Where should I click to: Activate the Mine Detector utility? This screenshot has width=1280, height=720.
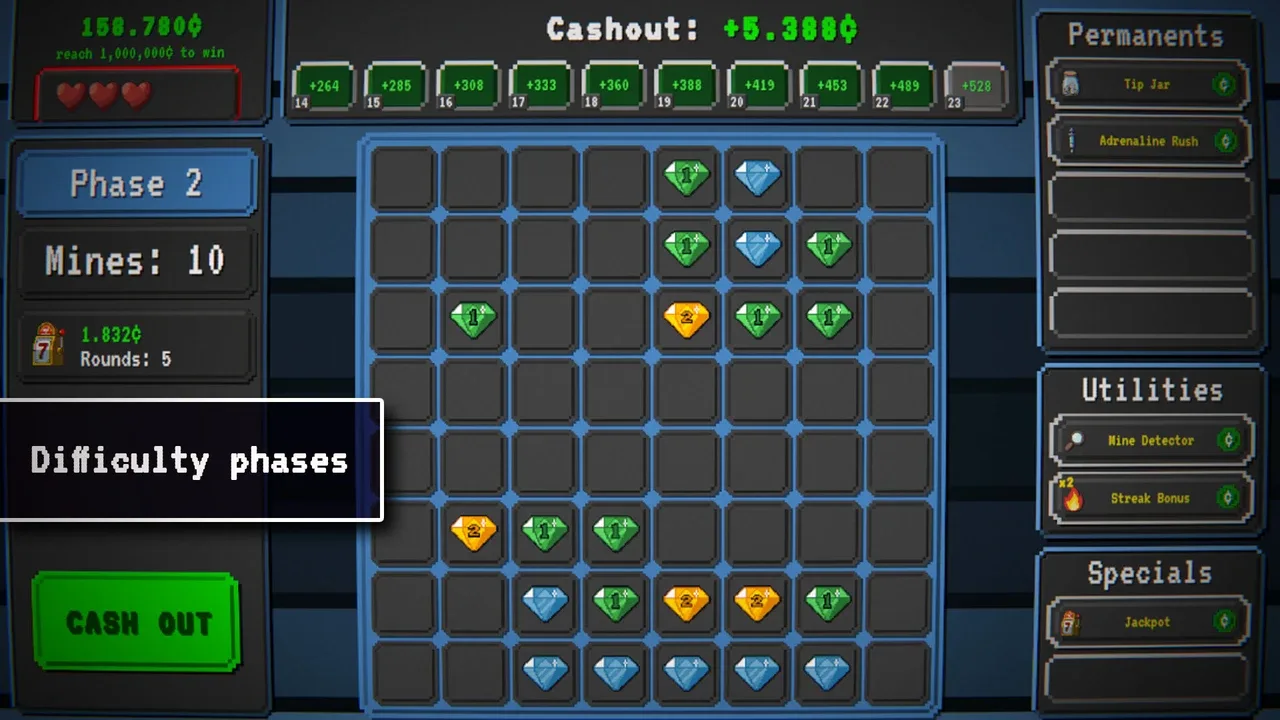[x=1151, y=440]
